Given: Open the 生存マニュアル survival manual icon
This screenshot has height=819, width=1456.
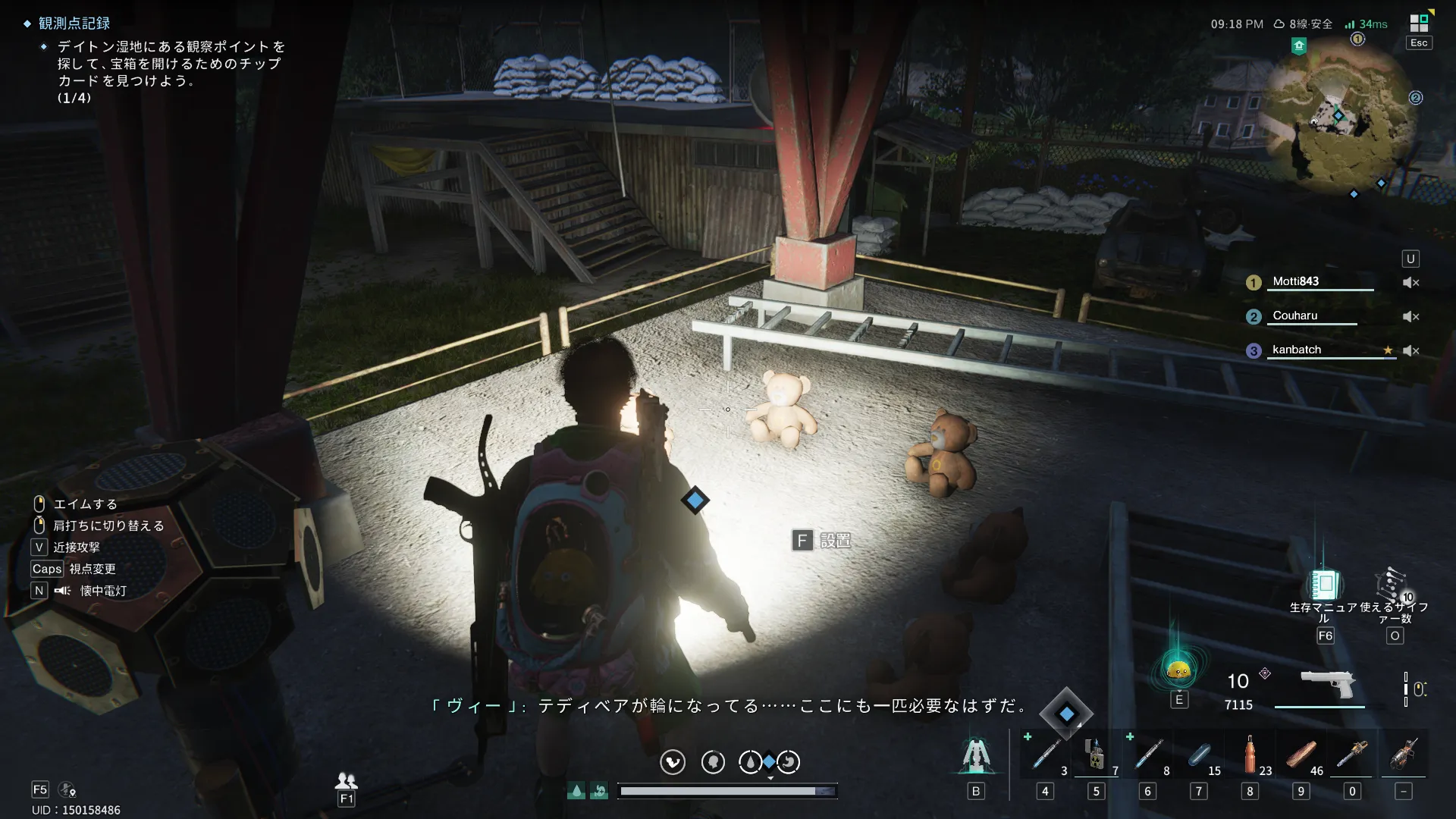Looking at the screenshot, I should click(x=1324, y=585).
